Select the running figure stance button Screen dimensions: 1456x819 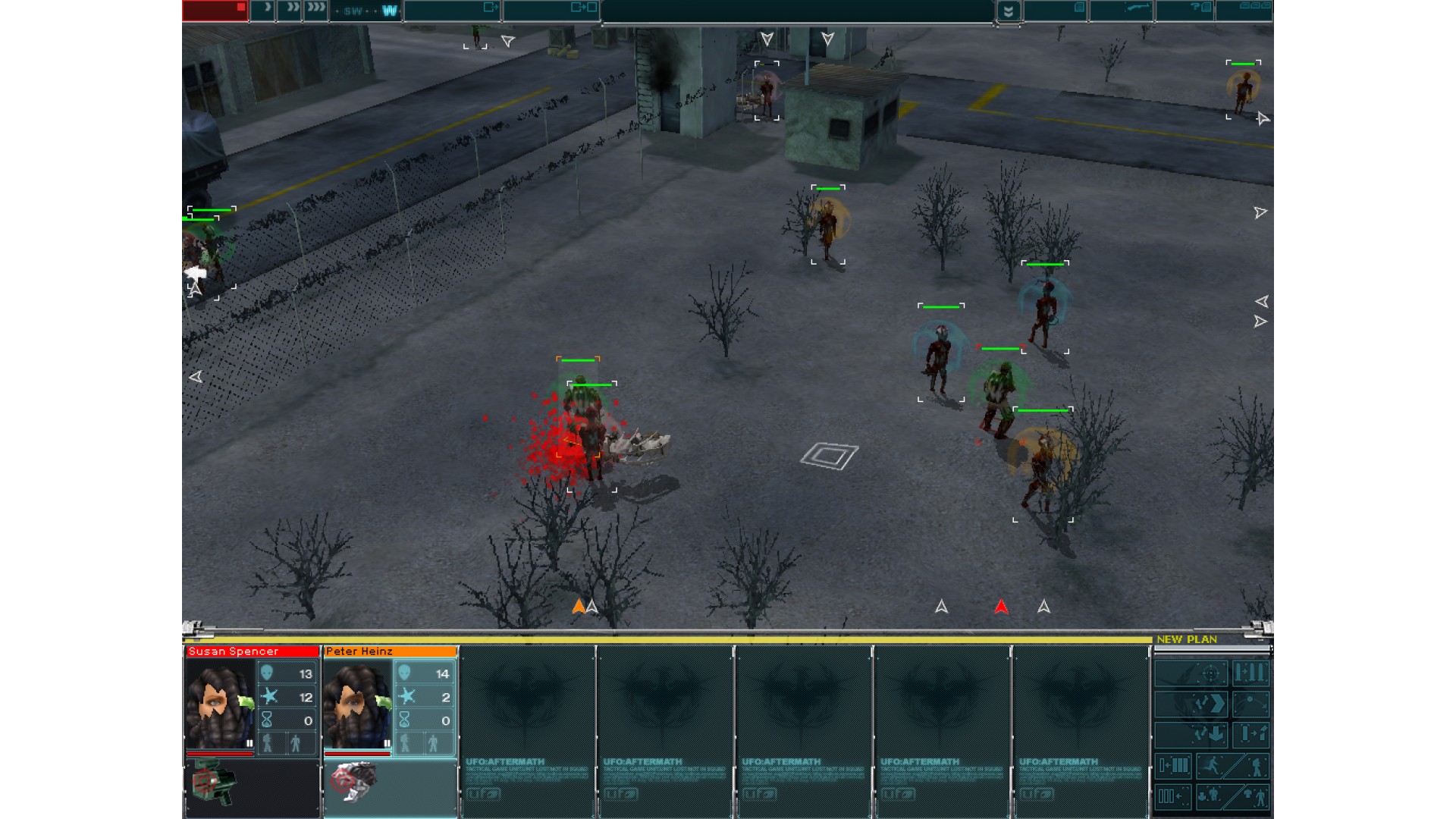1211,766
